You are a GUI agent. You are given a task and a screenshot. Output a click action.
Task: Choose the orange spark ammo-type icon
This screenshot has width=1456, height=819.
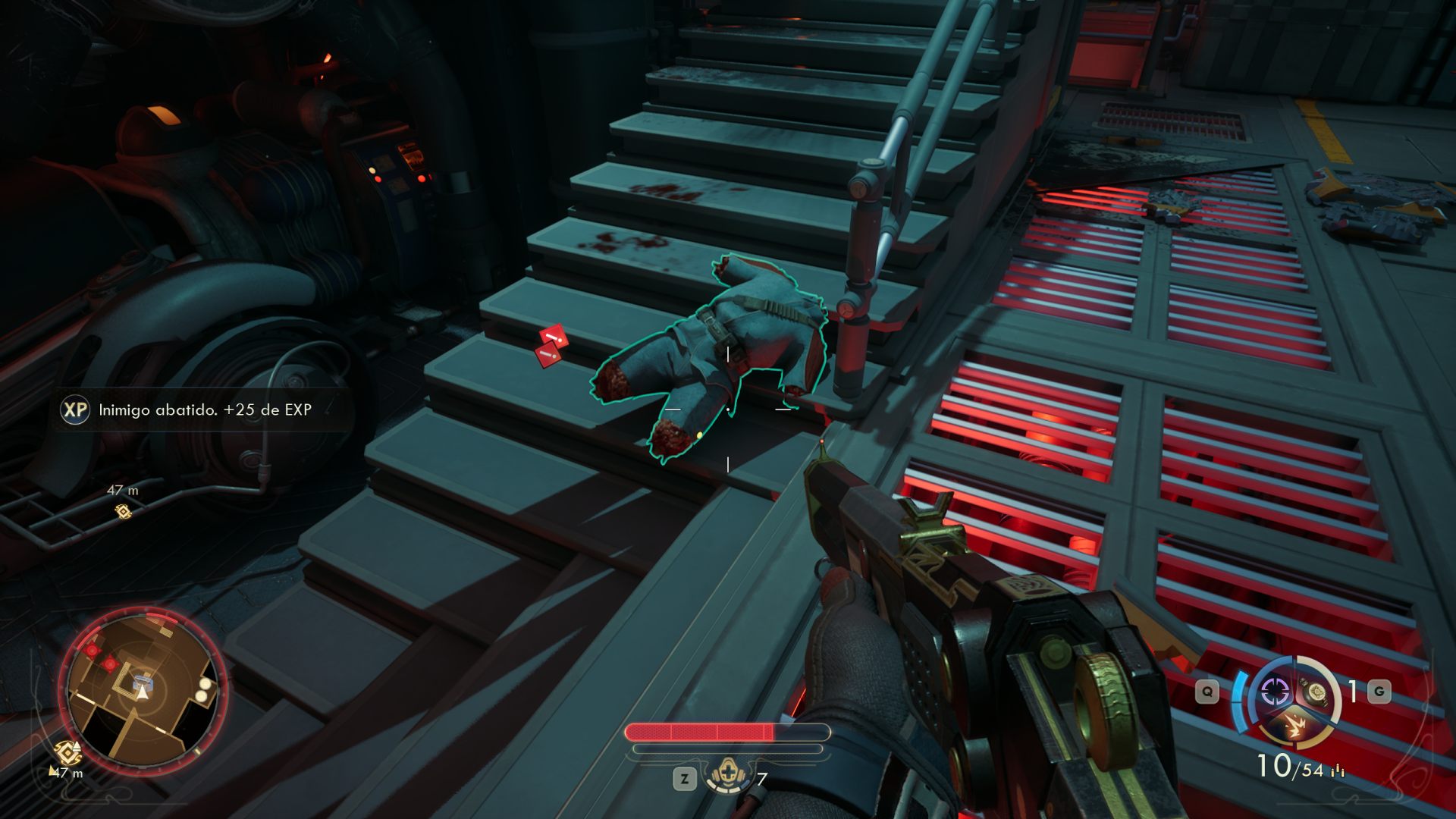tap(1294, 728)
